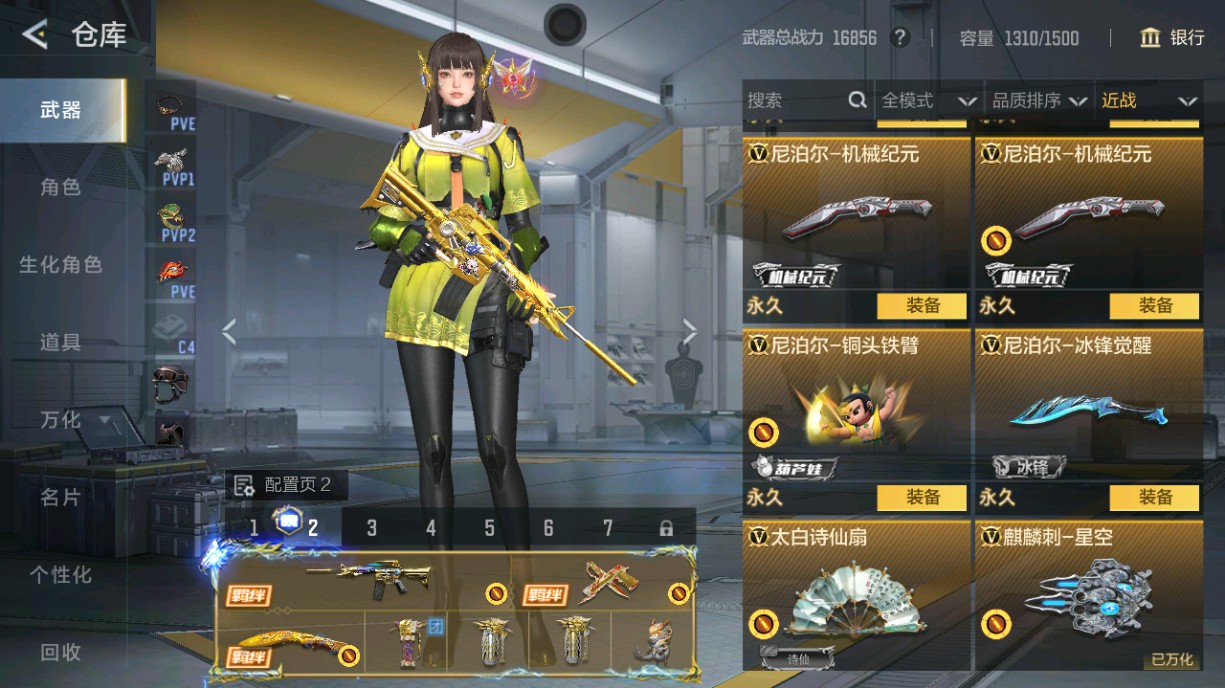Switch to the 个性化 tab
Viewport: 1225px width, 688px height.
(x=60, y=575)
